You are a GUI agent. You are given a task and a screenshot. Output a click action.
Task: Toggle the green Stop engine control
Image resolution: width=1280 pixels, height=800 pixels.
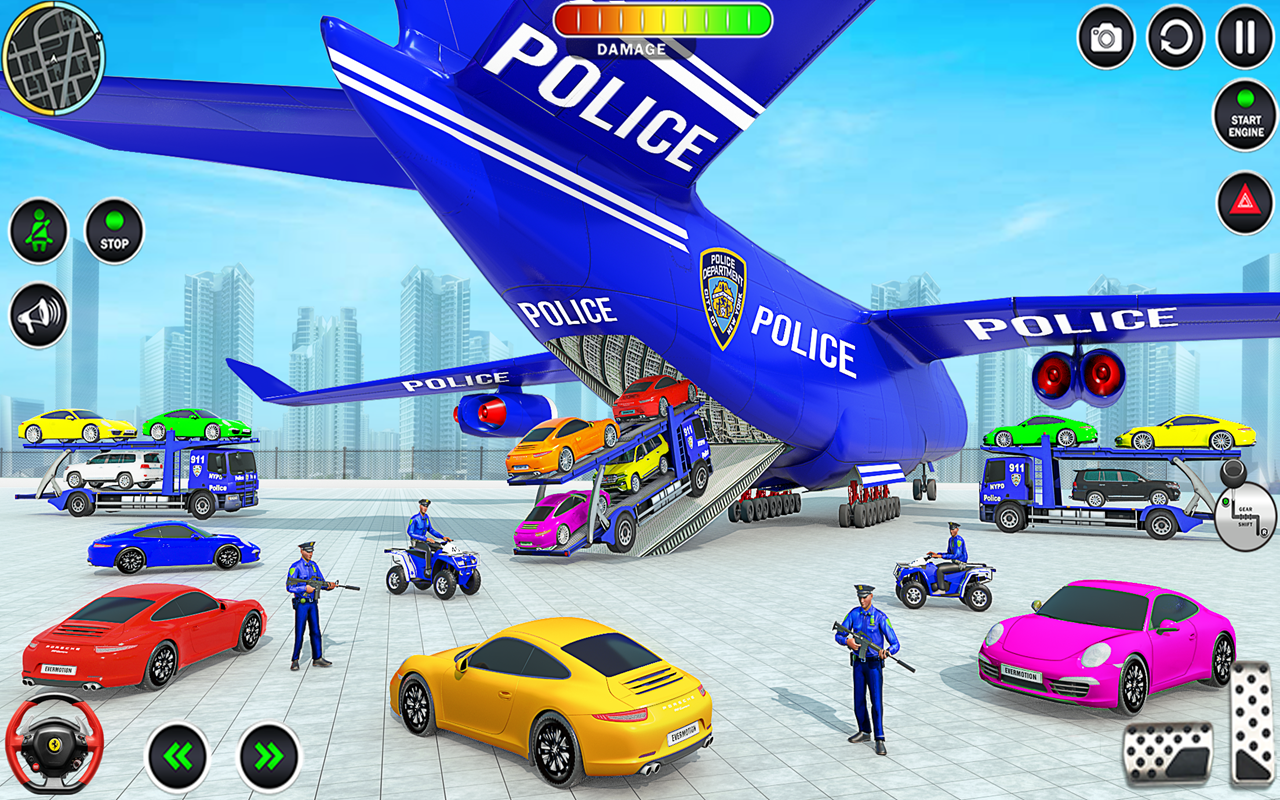[113, 230]
